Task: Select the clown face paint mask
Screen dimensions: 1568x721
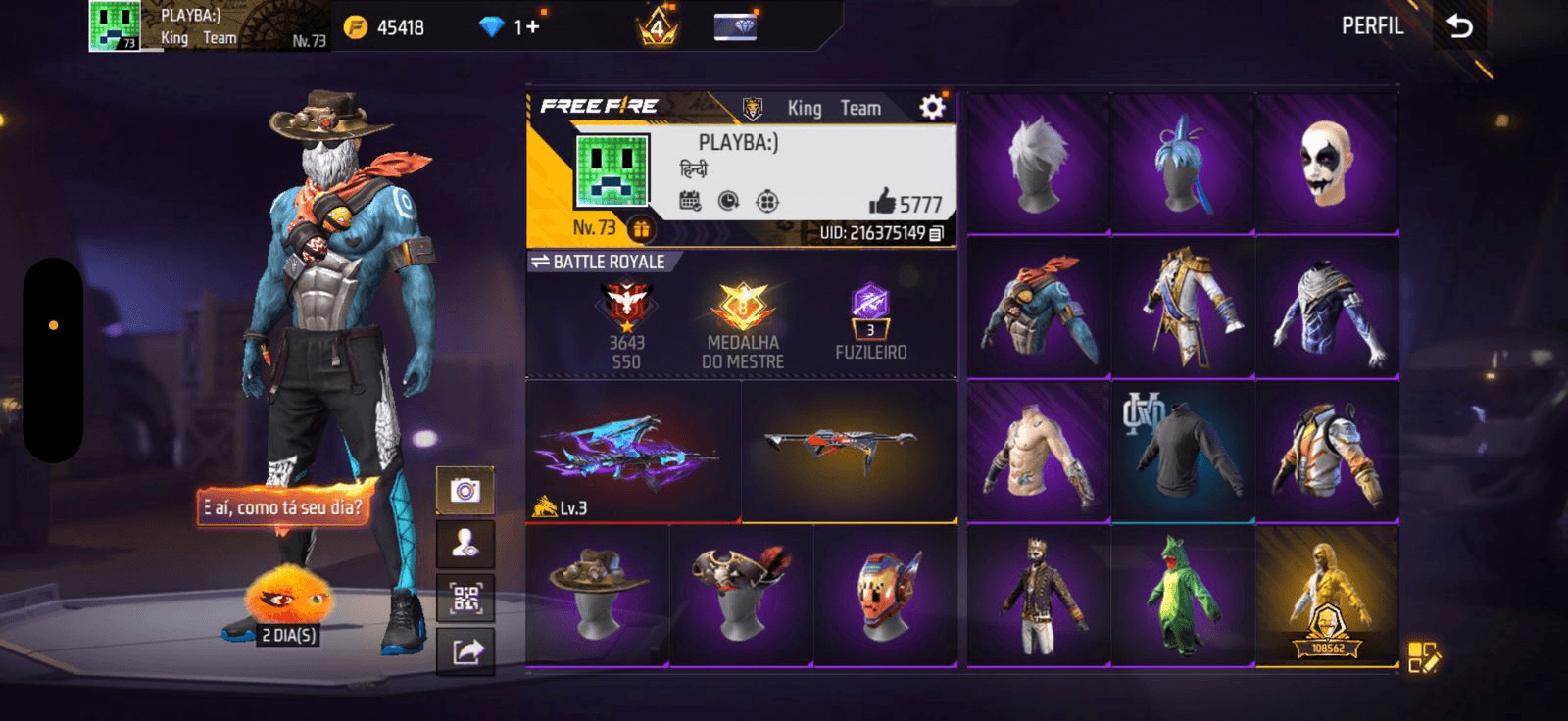Action: 1326,165
